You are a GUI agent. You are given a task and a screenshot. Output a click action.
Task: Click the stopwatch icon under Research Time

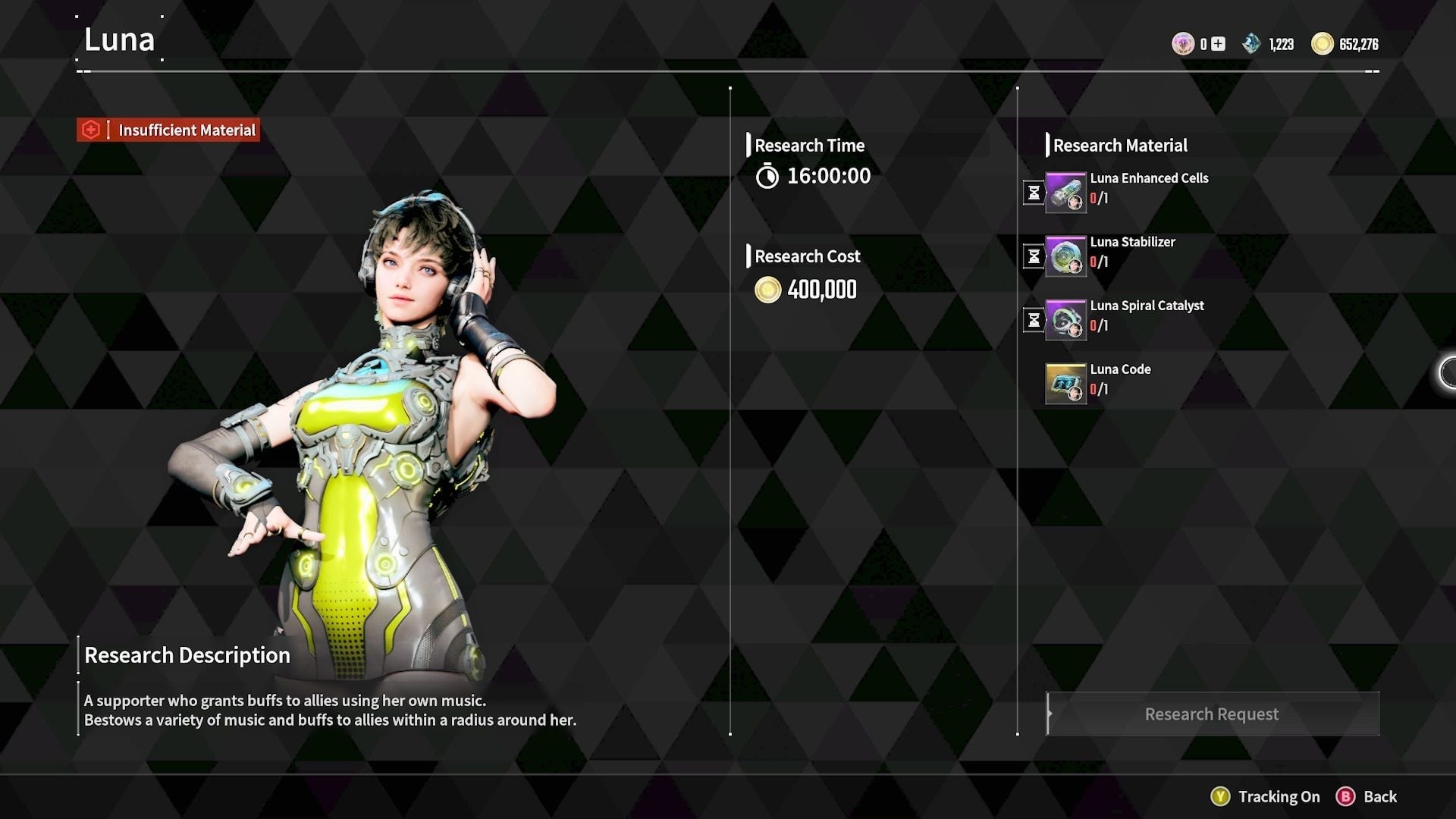[767, 176]
